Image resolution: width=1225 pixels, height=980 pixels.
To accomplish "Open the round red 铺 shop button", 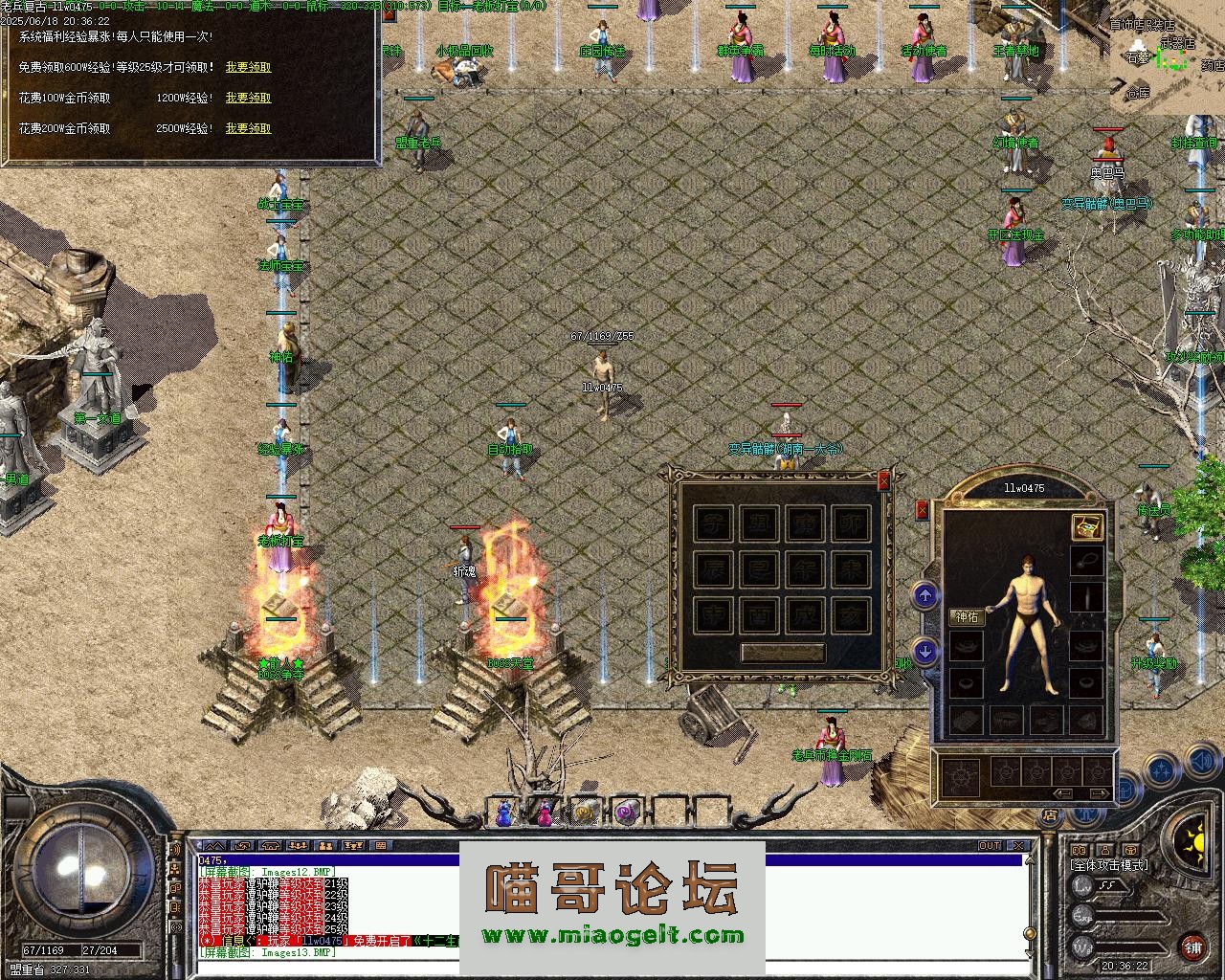I will click(x=1192, y=947).
